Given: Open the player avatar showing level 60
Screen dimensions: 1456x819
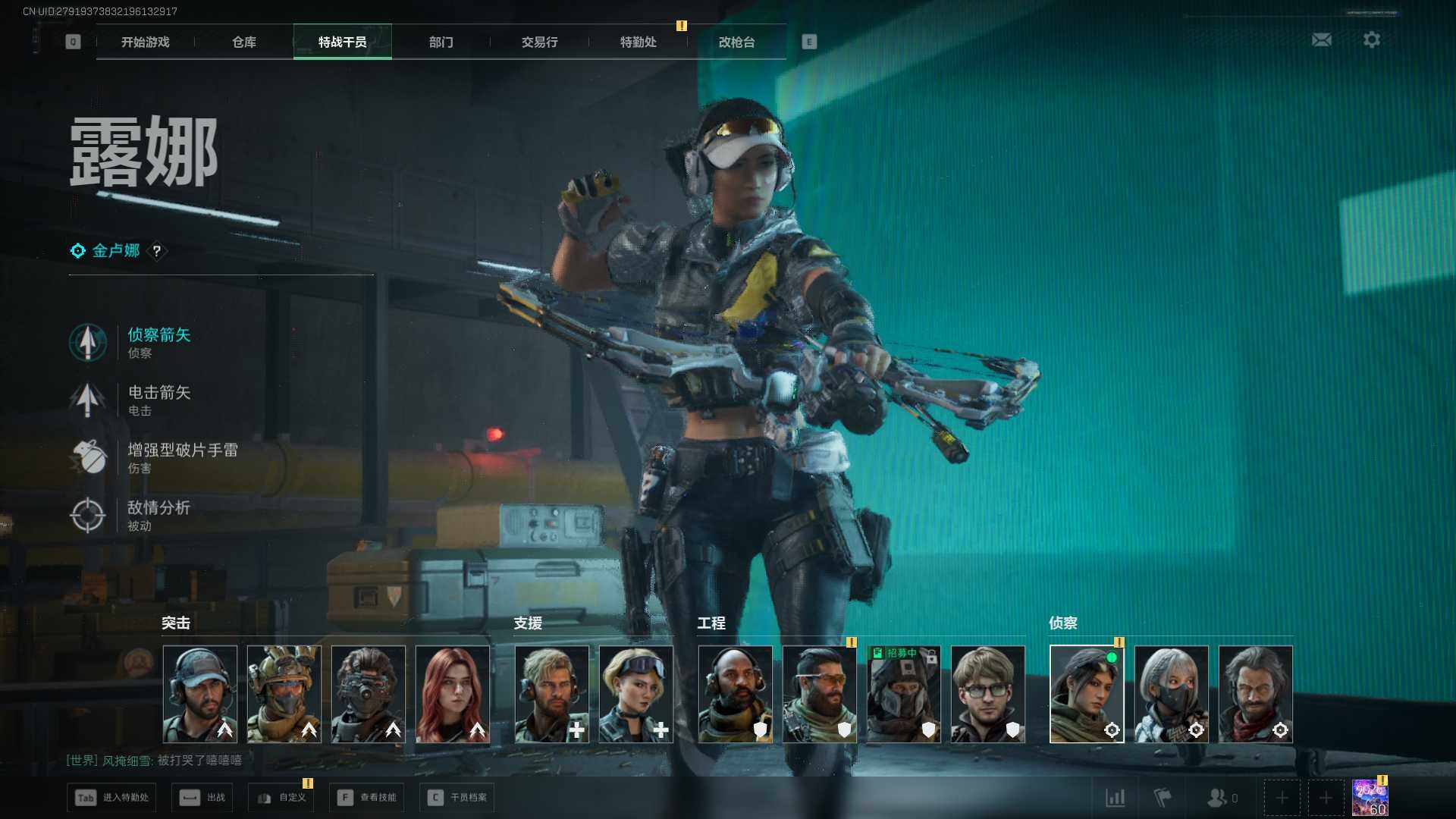Looking at the screenshot, I should click(x=1370, y=799).
